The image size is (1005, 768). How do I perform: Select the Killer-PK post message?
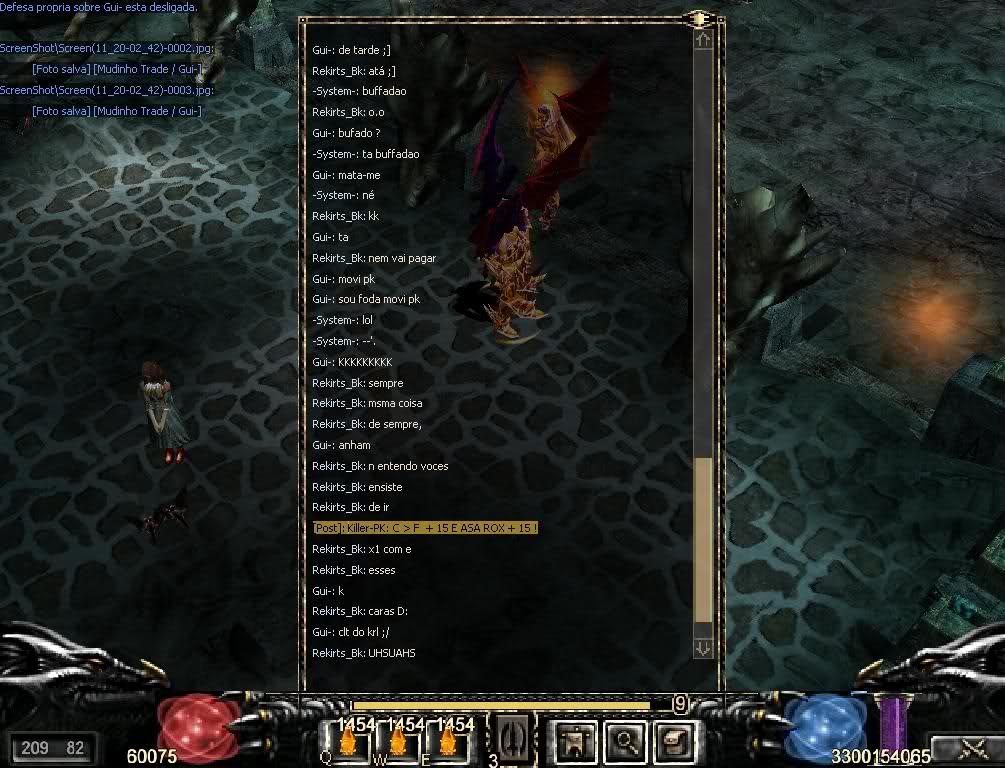(426, 527)
